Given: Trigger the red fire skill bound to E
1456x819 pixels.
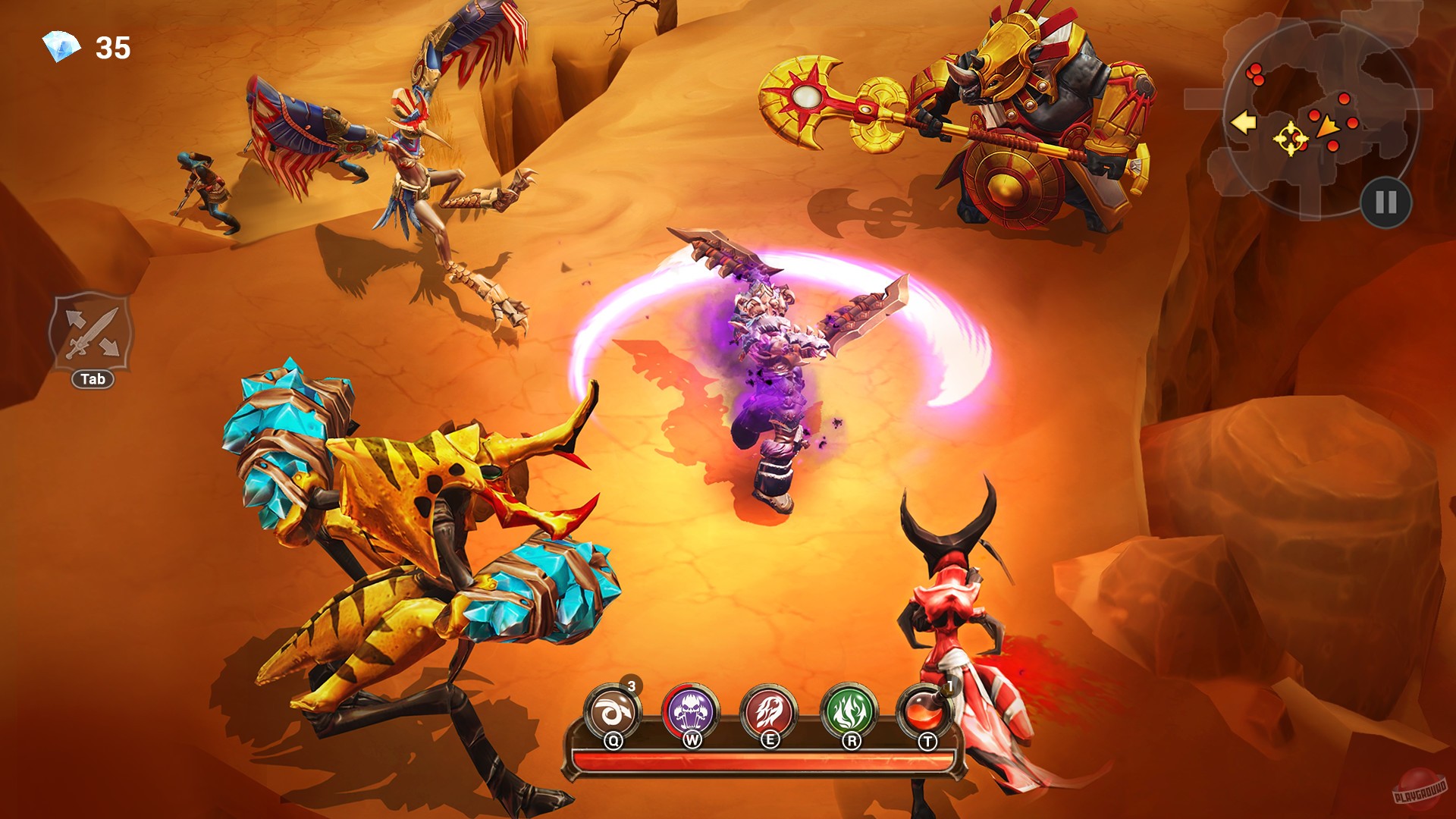Looking at the screenshot, I should pos(770,709).
